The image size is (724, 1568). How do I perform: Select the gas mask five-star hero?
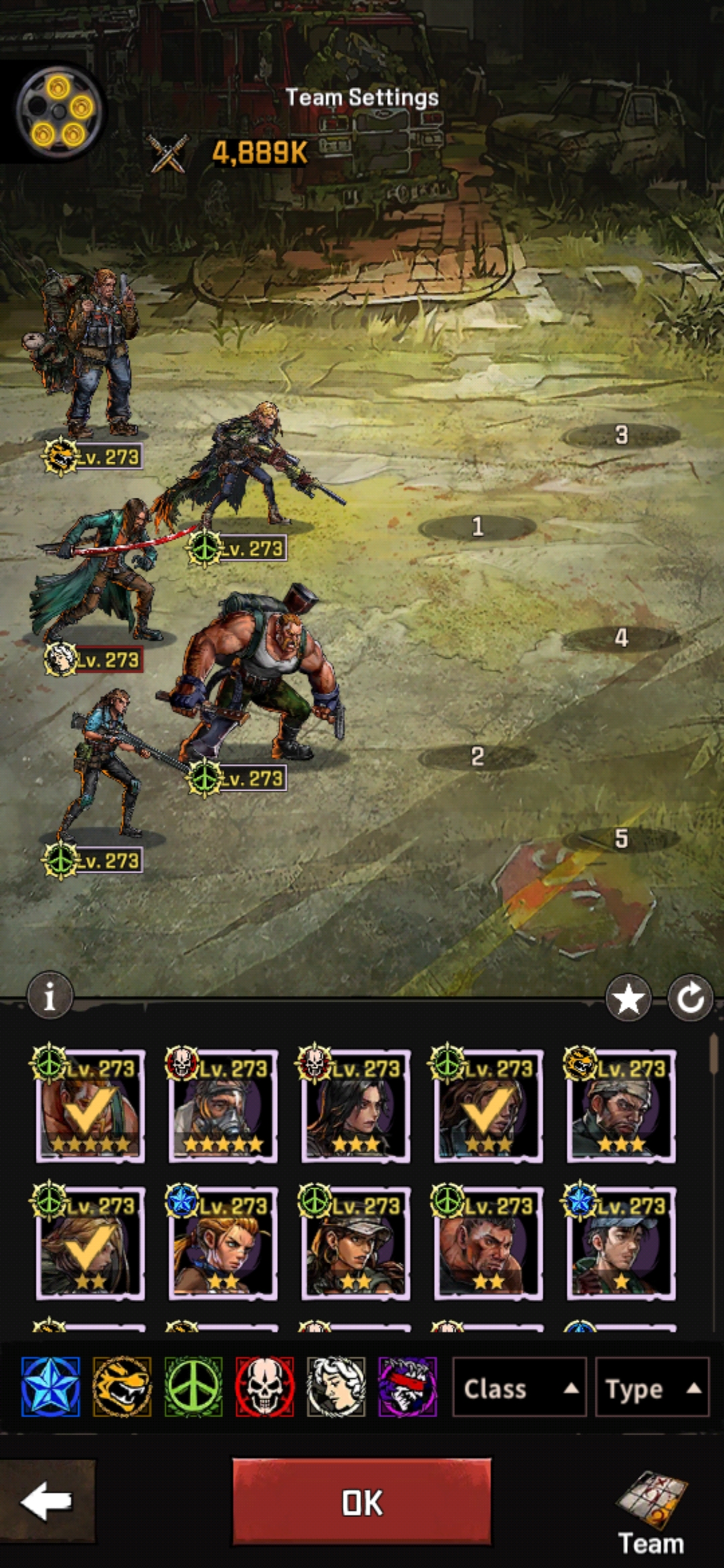[223, 1106]
